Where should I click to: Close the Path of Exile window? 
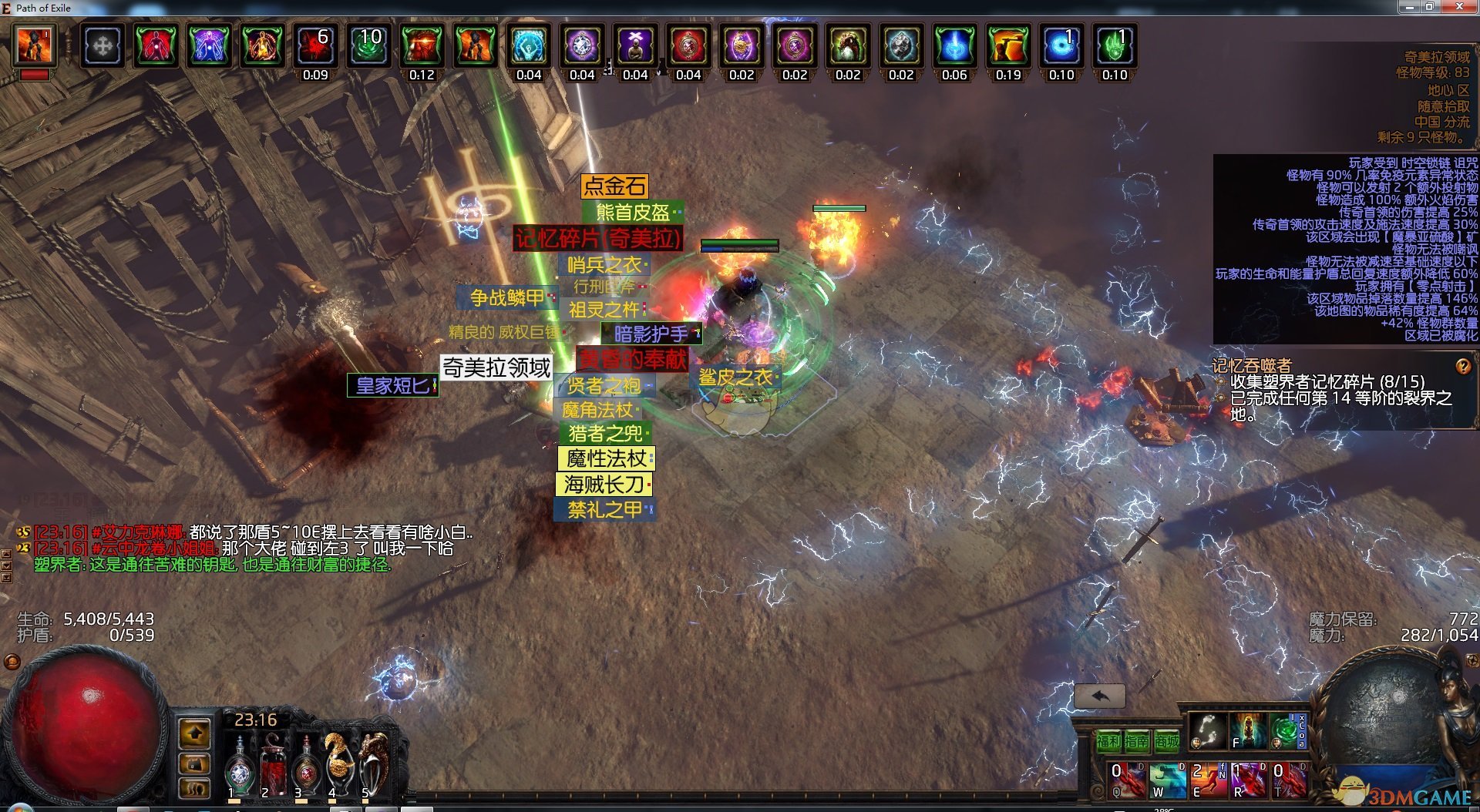[x=1459, y=7]
